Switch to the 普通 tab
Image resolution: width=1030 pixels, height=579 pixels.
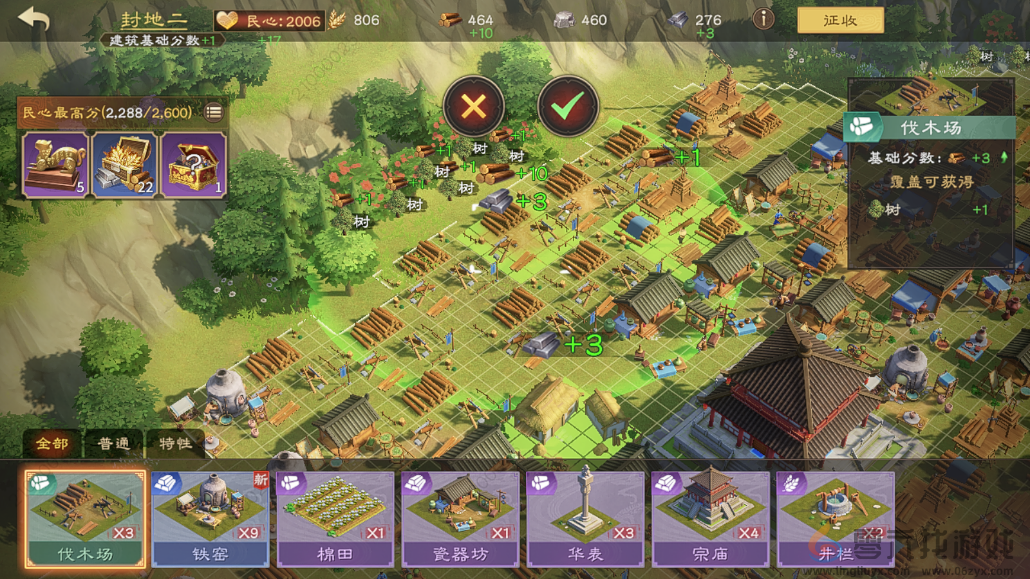113,443
